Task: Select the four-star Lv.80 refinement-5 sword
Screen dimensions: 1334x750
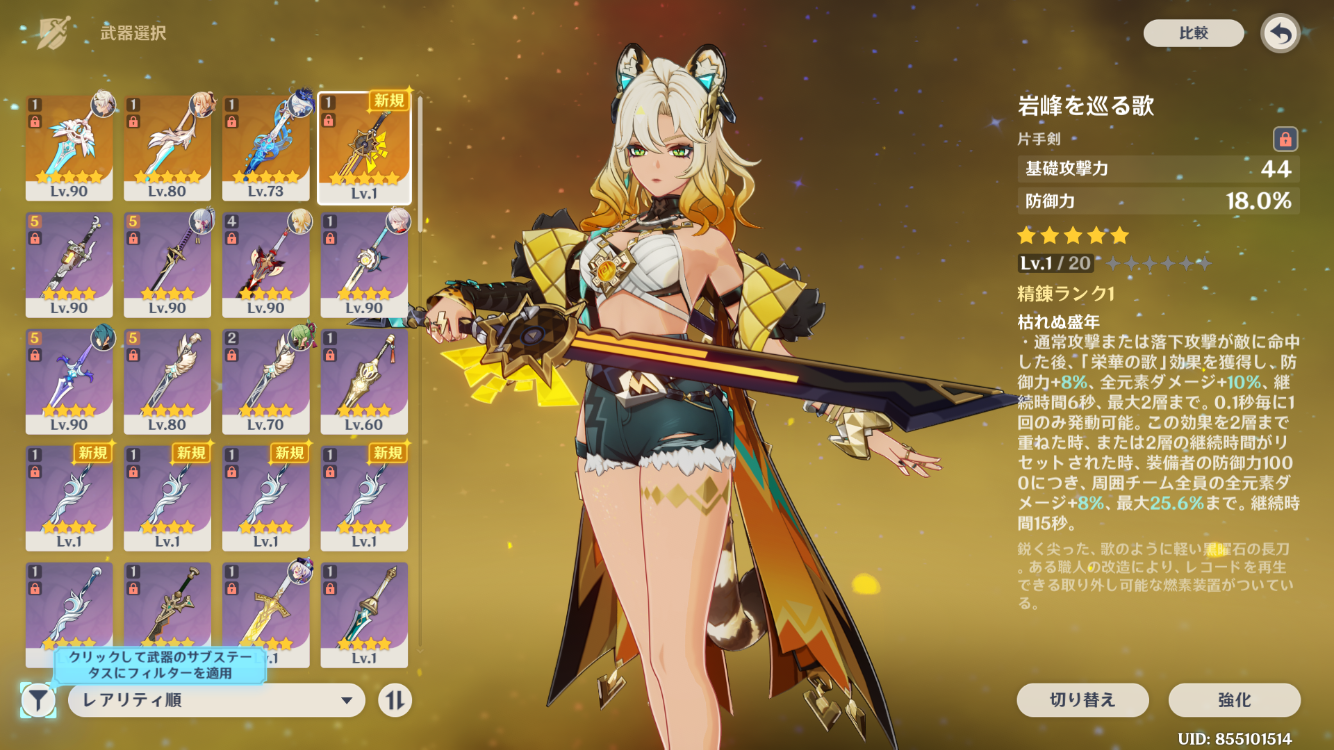Action: point(167,380)
